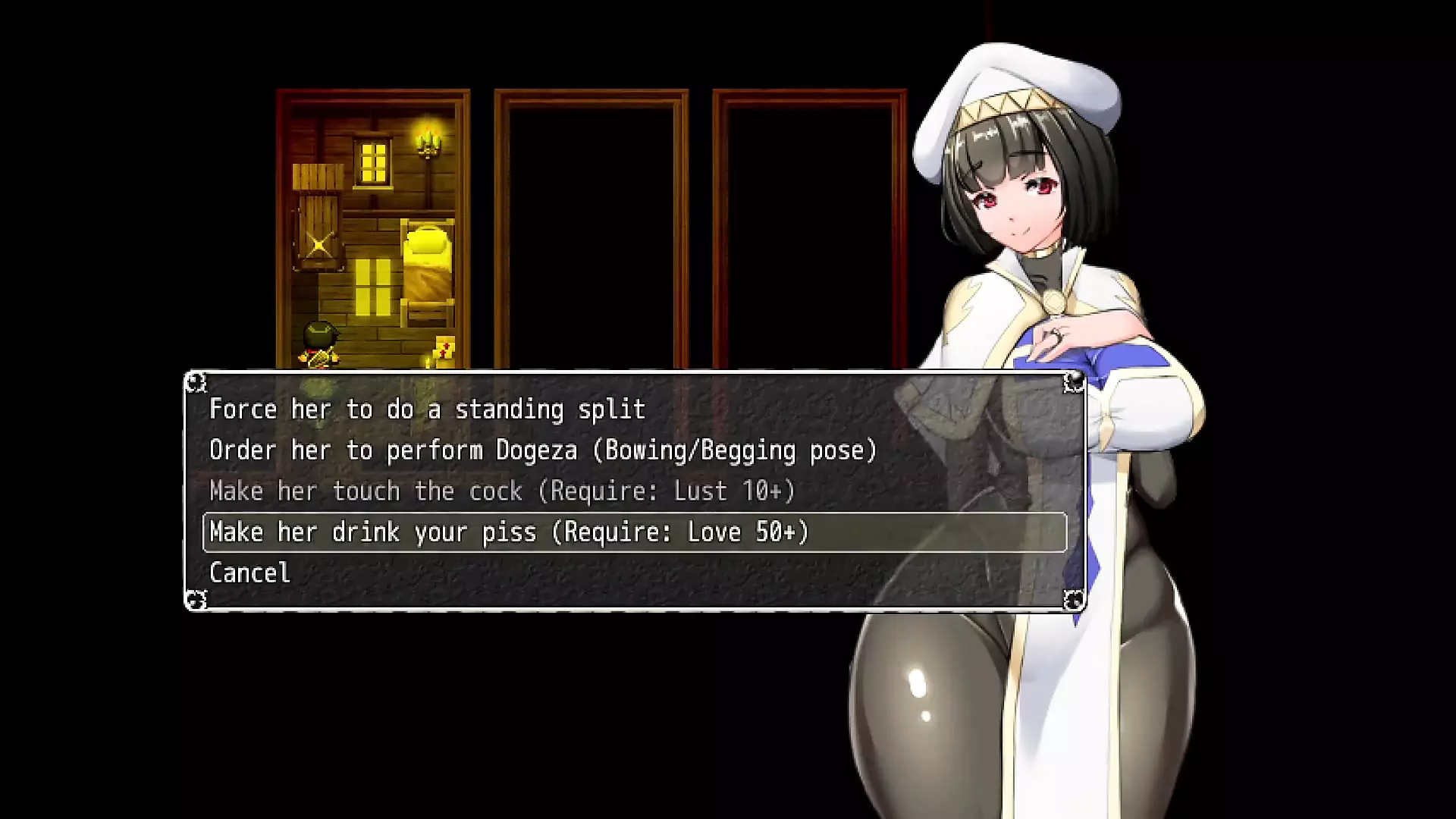Select the Dogeza bowing pose option
1456x819 pixels.
pos(543,450)
